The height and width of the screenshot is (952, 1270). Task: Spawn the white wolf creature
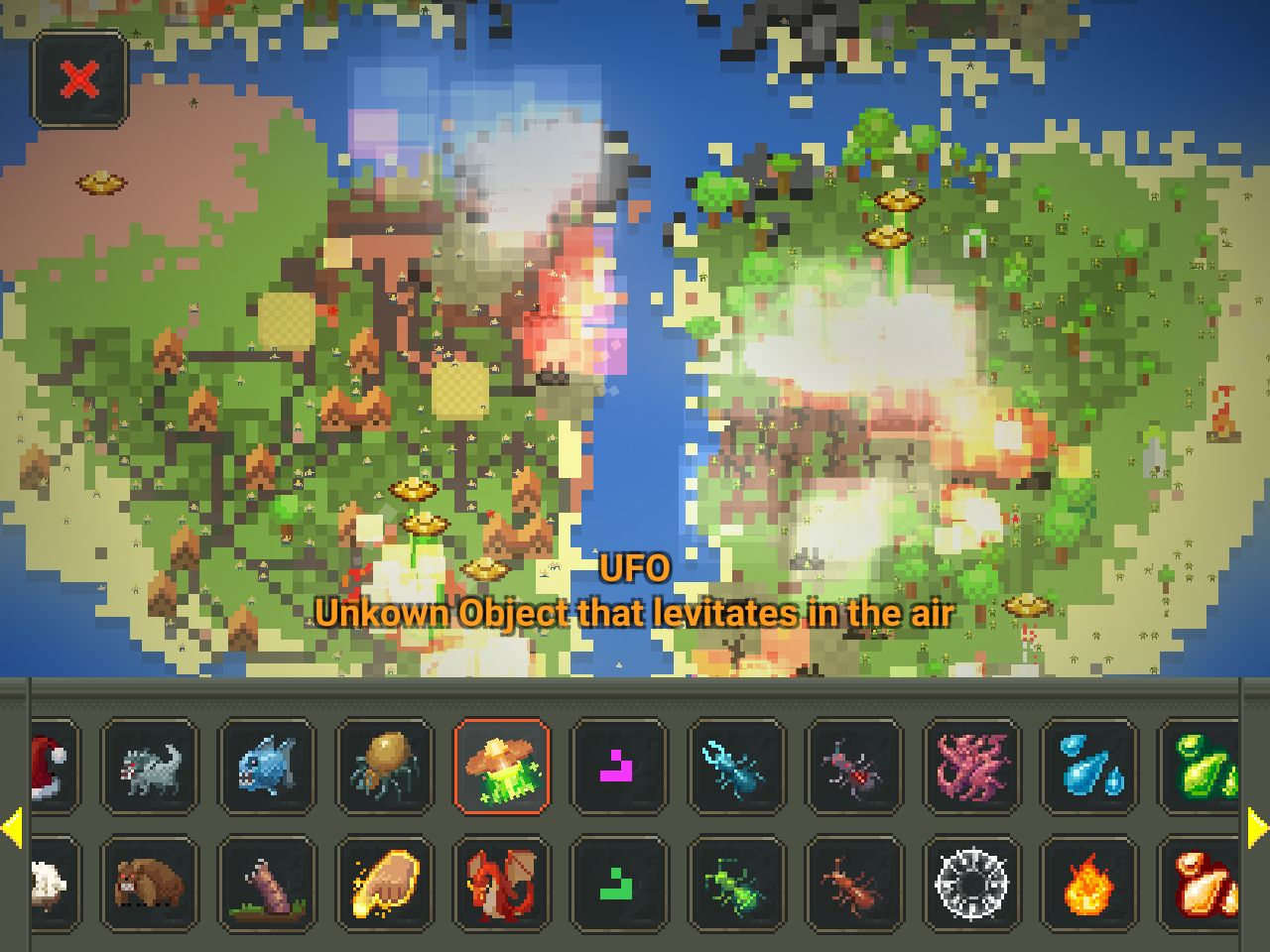pyautogui.click(x=149, y=769)
